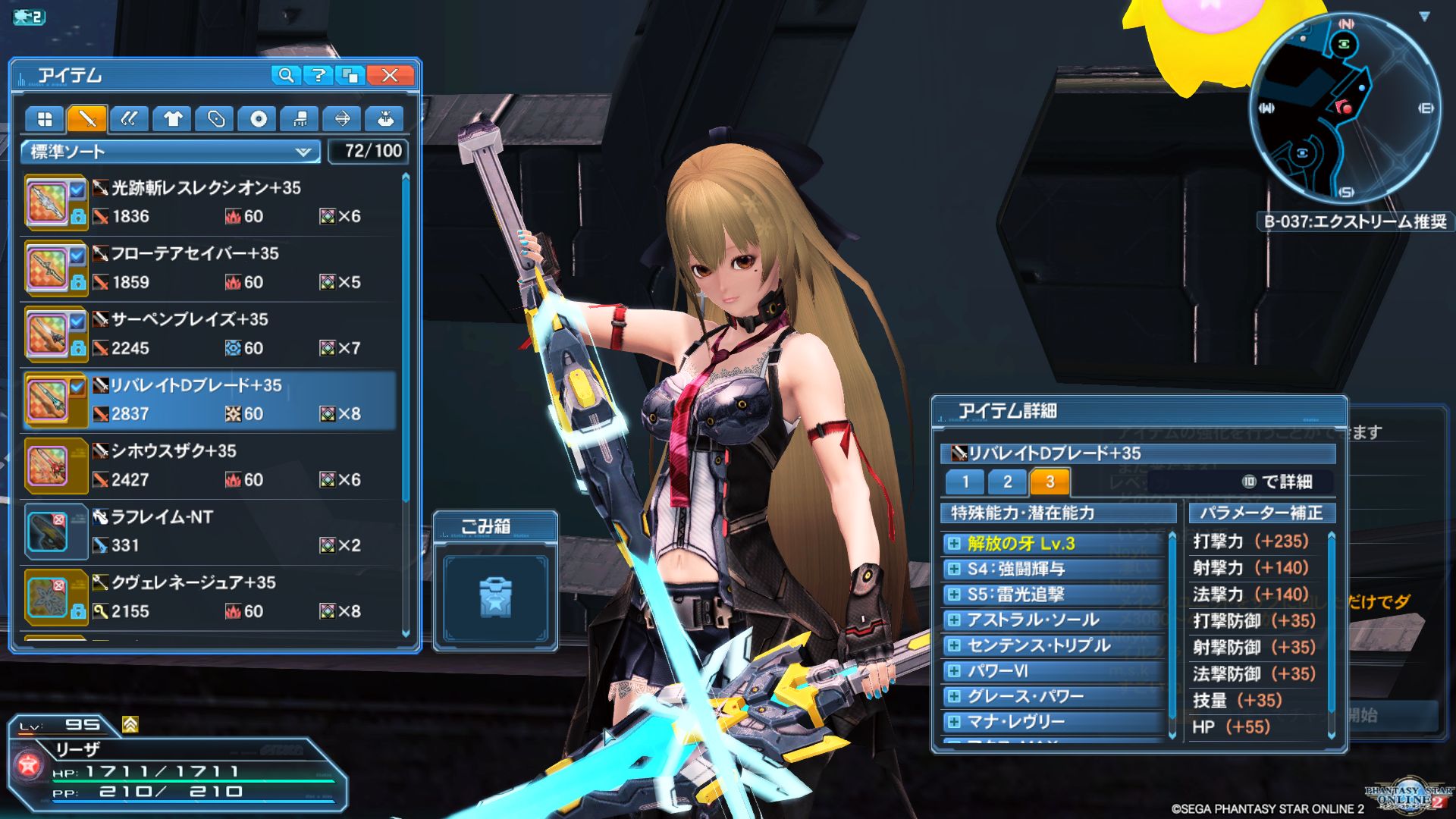The image size is (1456, 819).
Task: Switch to detail page 2 tab
Action: (x=1007, y=482)
